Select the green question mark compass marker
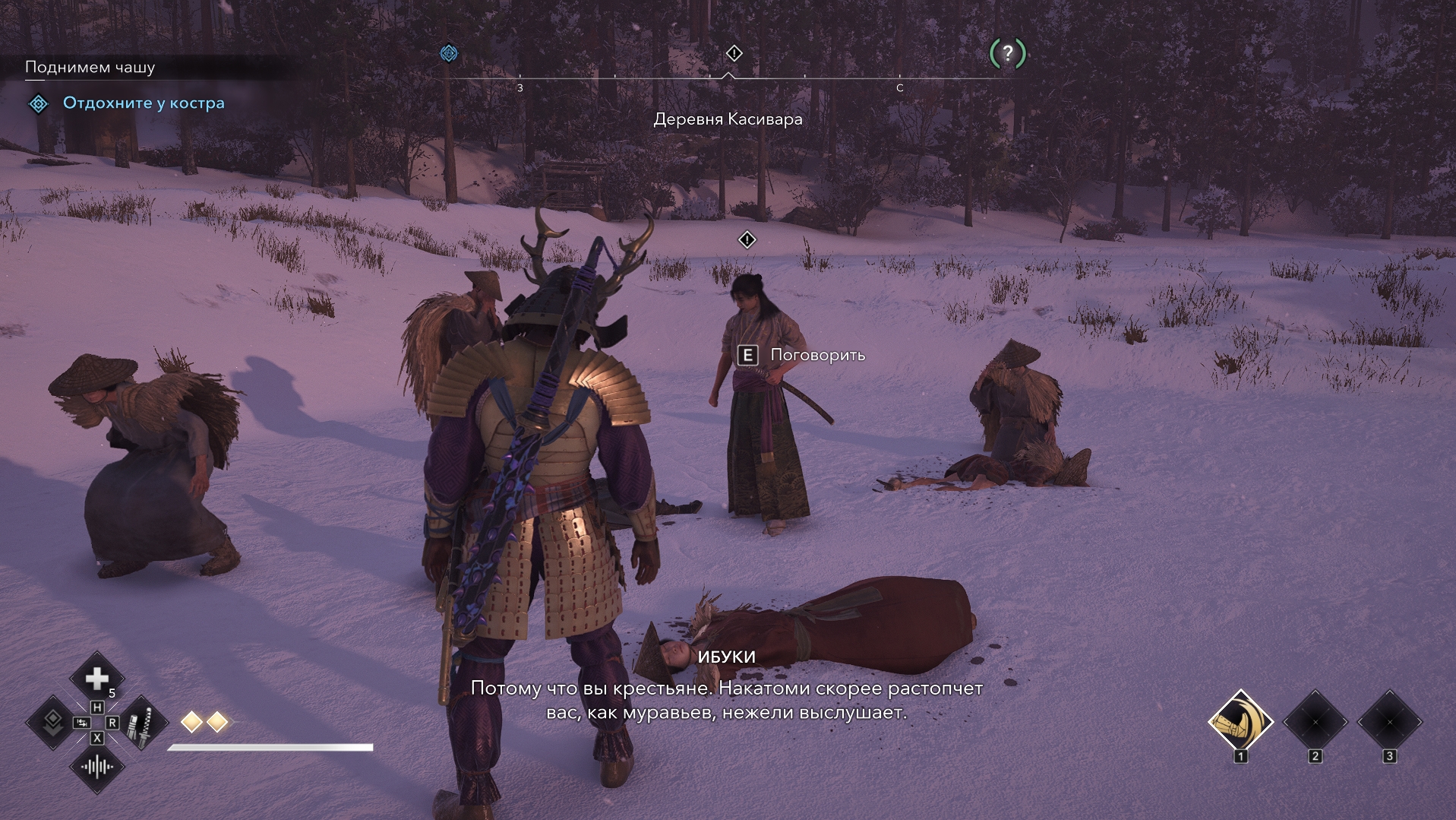 pos(1007,53)
